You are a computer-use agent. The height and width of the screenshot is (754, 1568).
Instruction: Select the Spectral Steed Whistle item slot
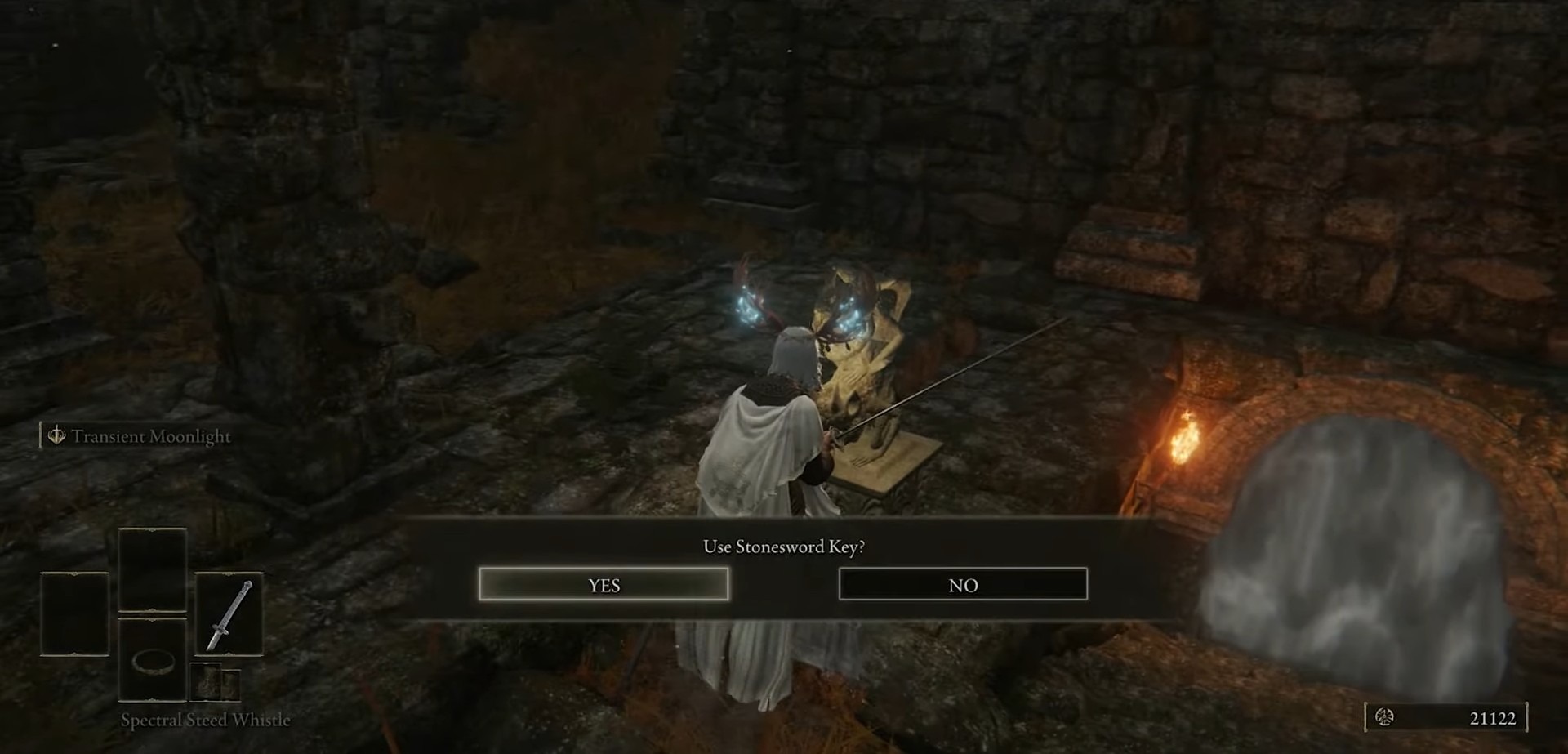click(152, 660)
